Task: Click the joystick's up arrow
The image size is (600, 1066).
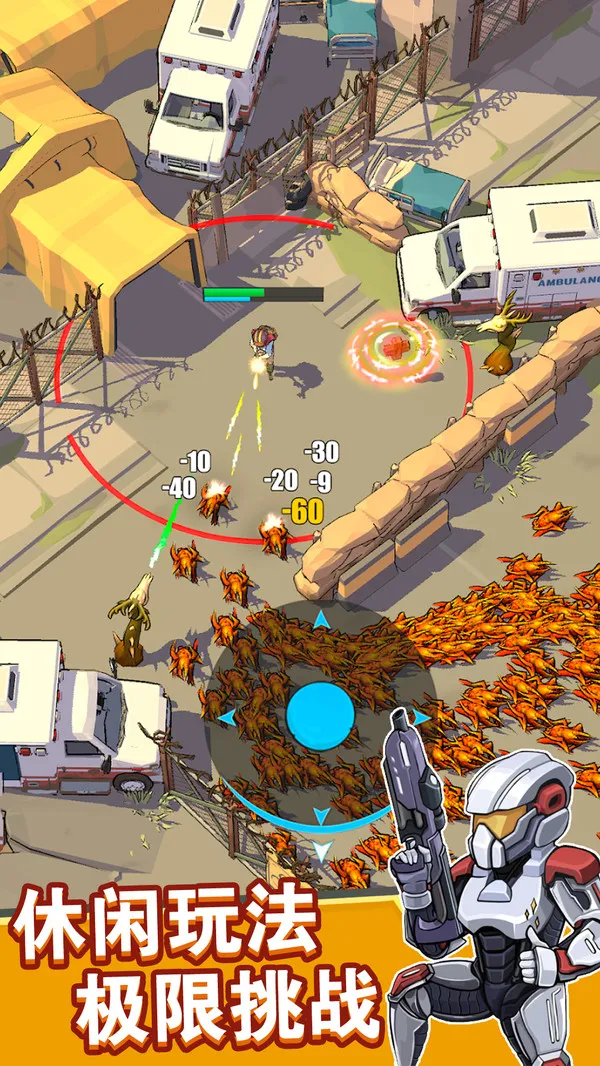Action: pyautogui.click(x=320, y=621)
